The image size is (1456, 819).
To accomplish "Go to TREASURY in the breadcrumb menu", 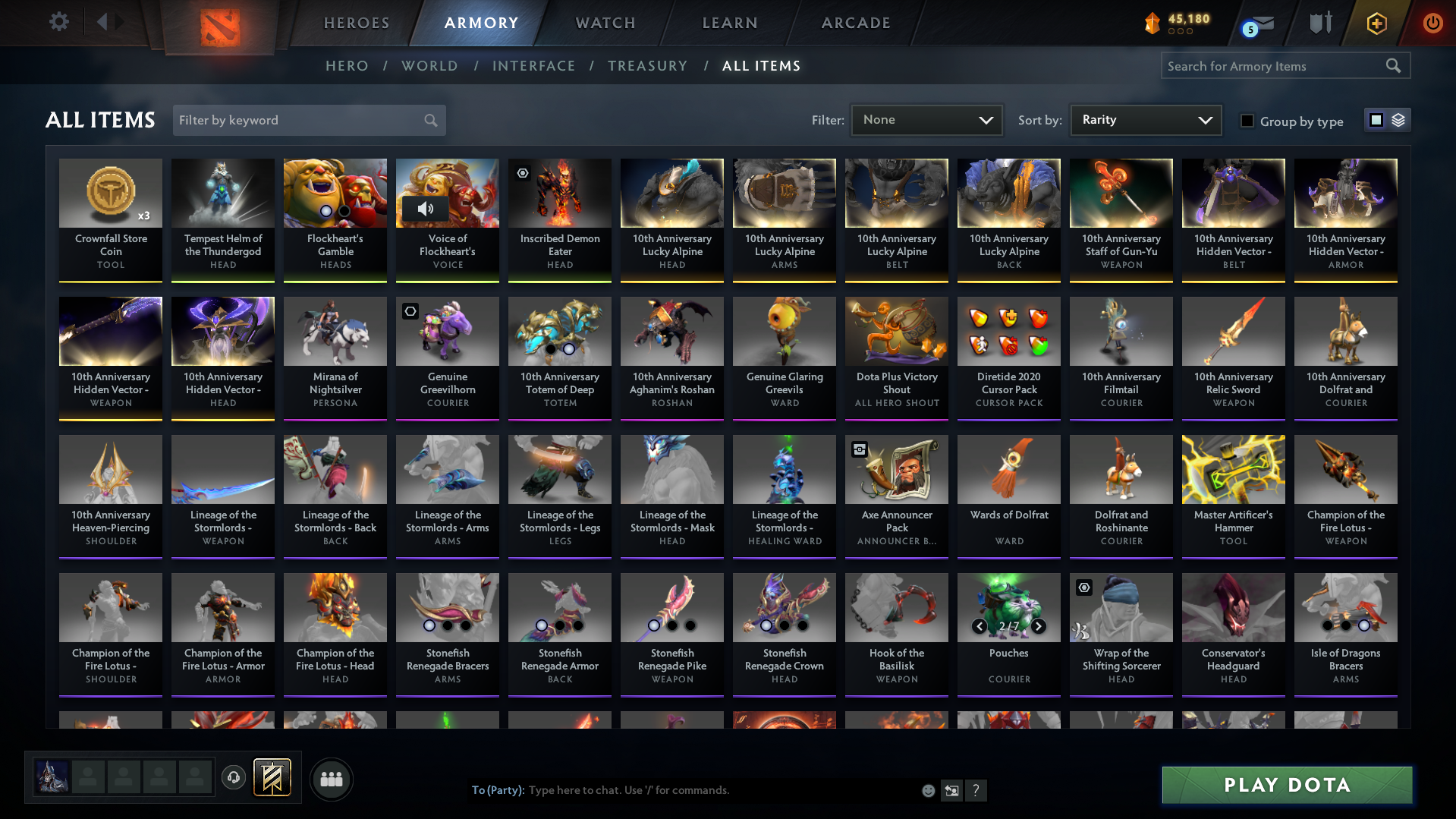I will pyautogui.click(x=647, y=66).
